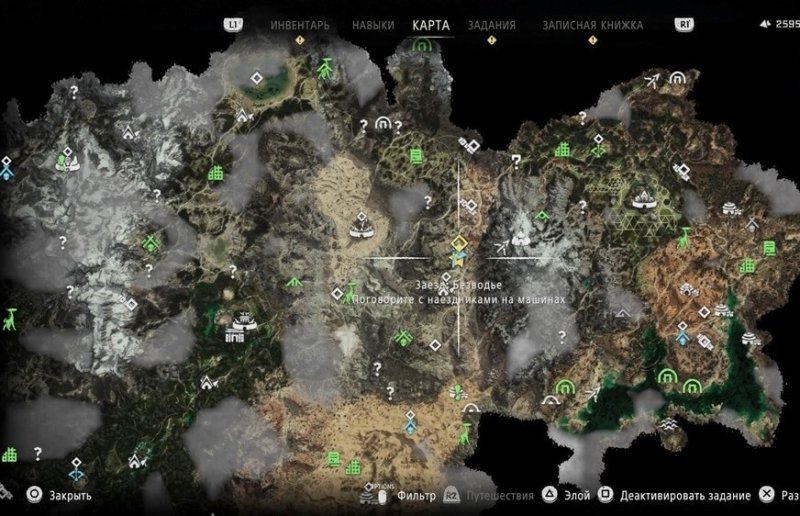Go to the ЗАДАНИЯ tab
Image resolution: width=800 pixels, height=516 pixels.
click(x=491, y=24)
